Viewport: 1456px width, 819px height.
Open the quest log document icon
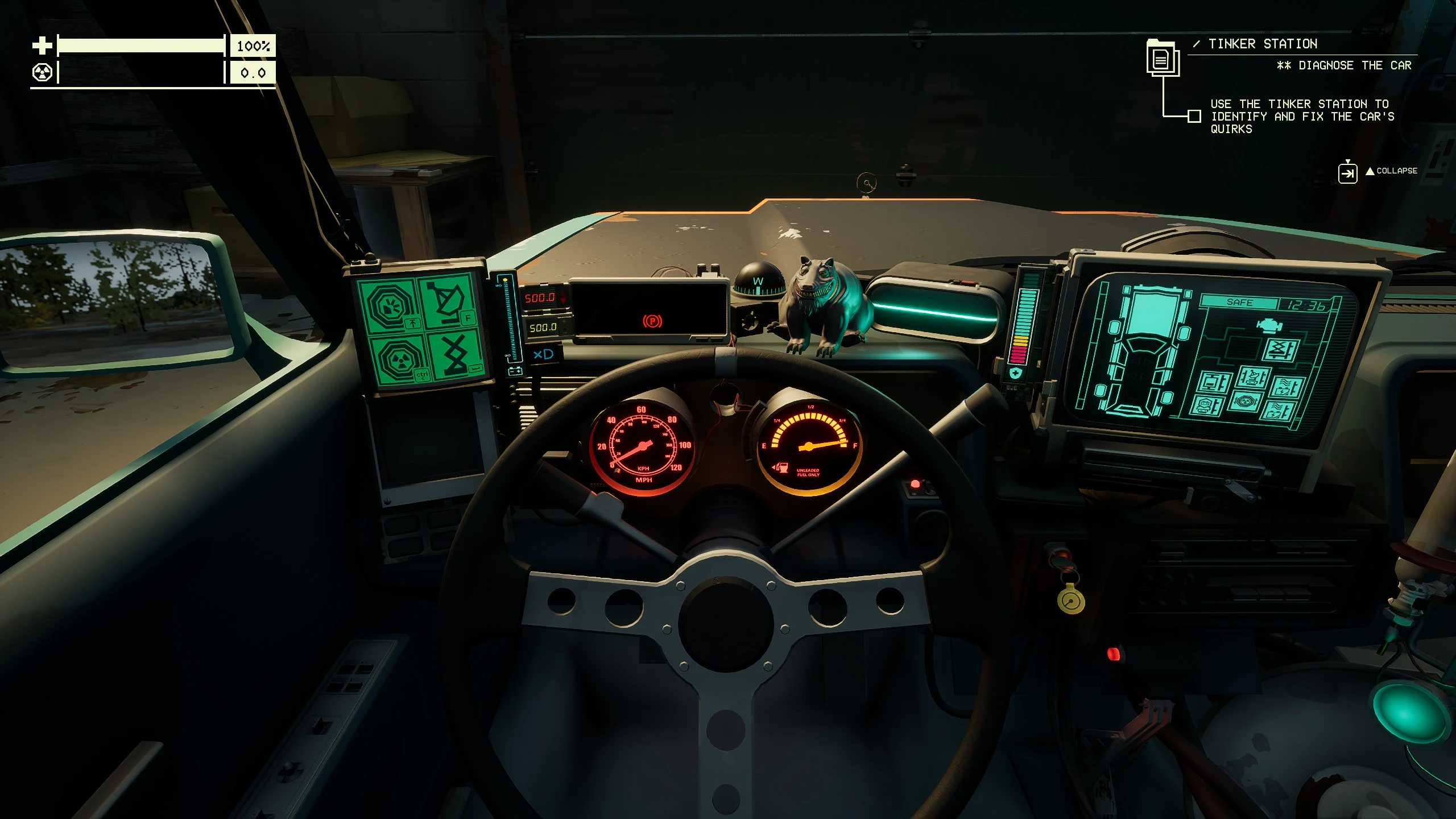click(1162, 59)
